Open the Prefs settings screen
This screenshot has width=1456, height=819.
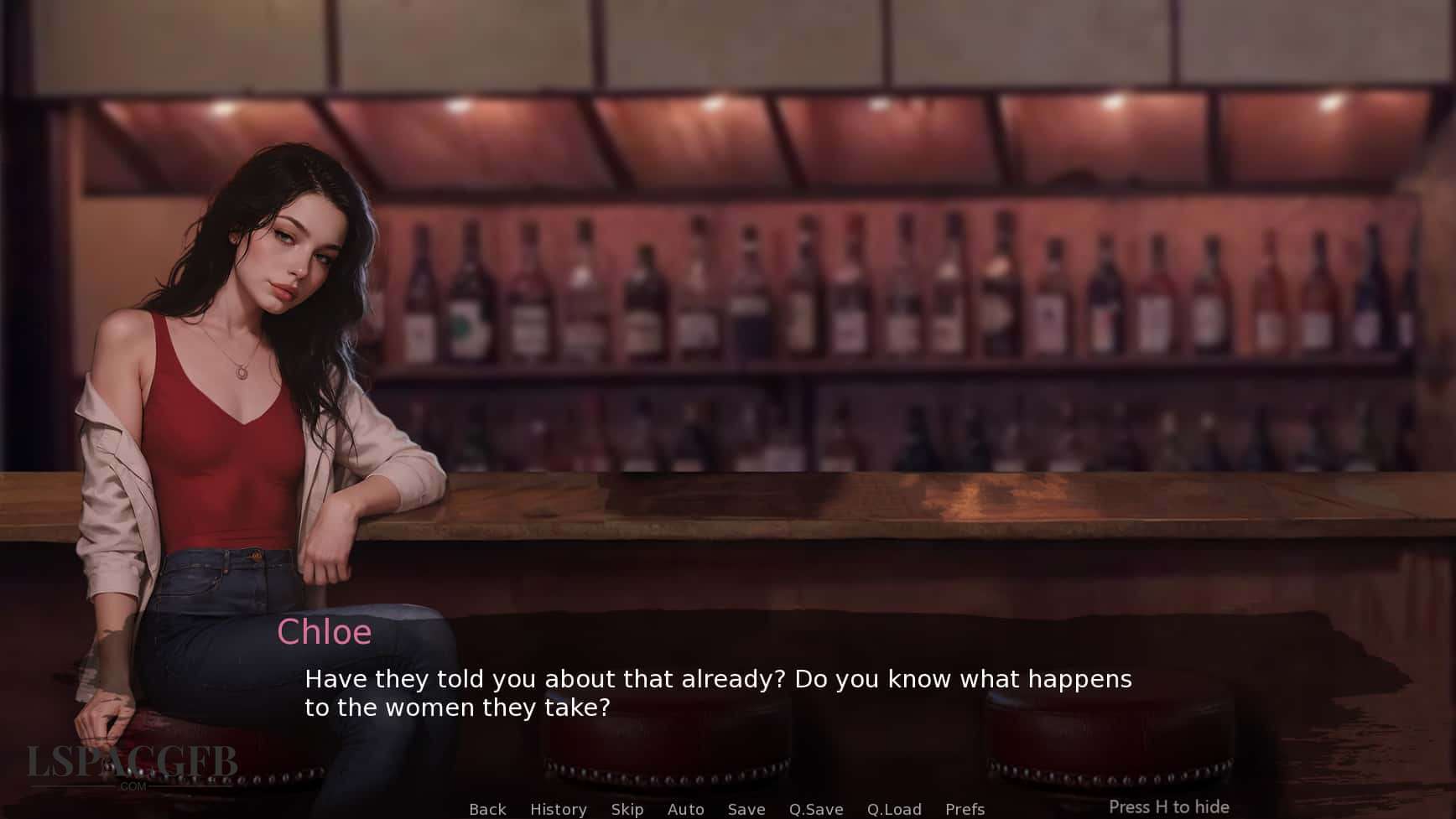(965, 809)
